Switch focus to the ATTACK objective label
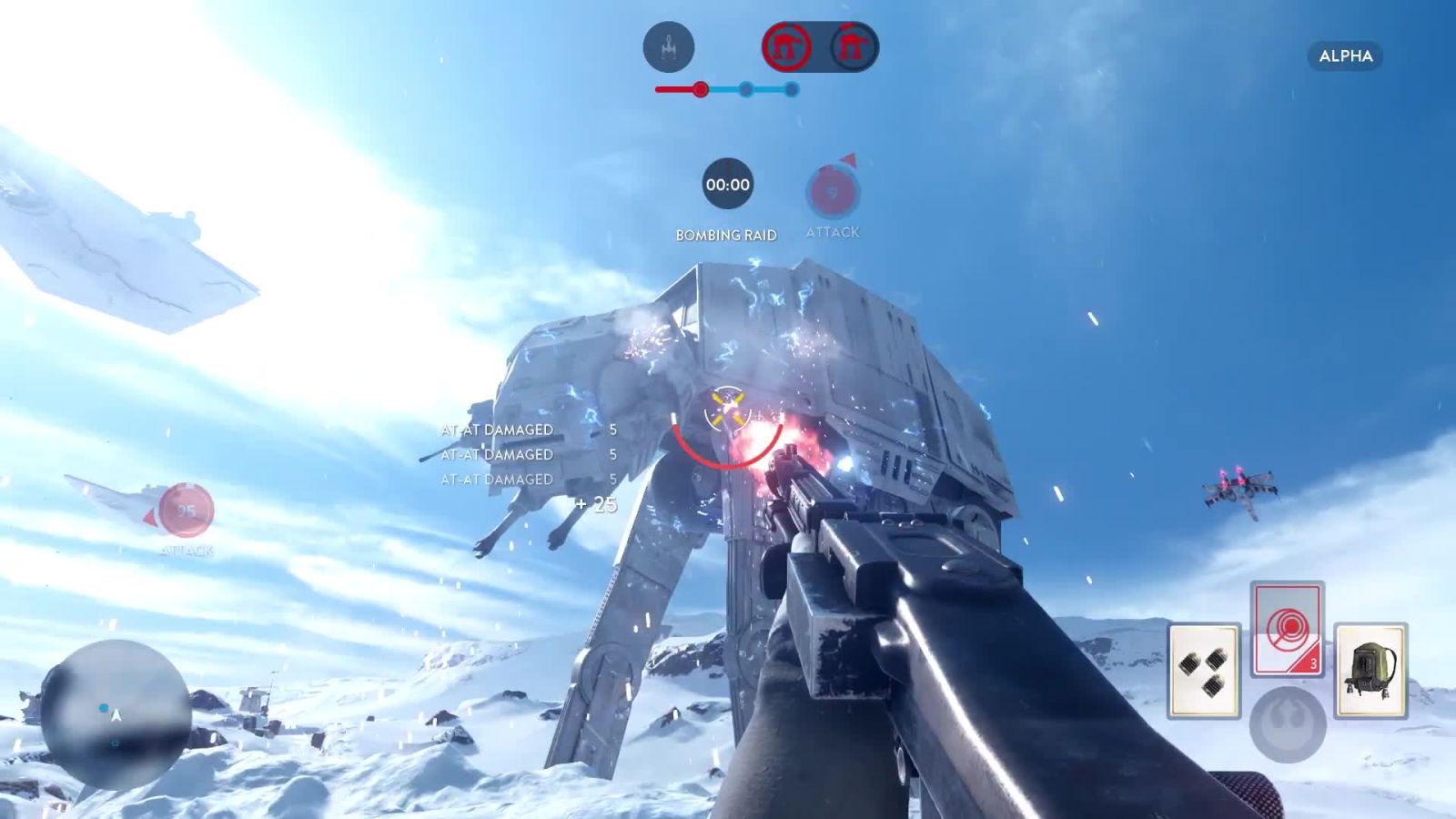Image resolution: width=1456 pixels, height=819 pixels. [831, 232]
